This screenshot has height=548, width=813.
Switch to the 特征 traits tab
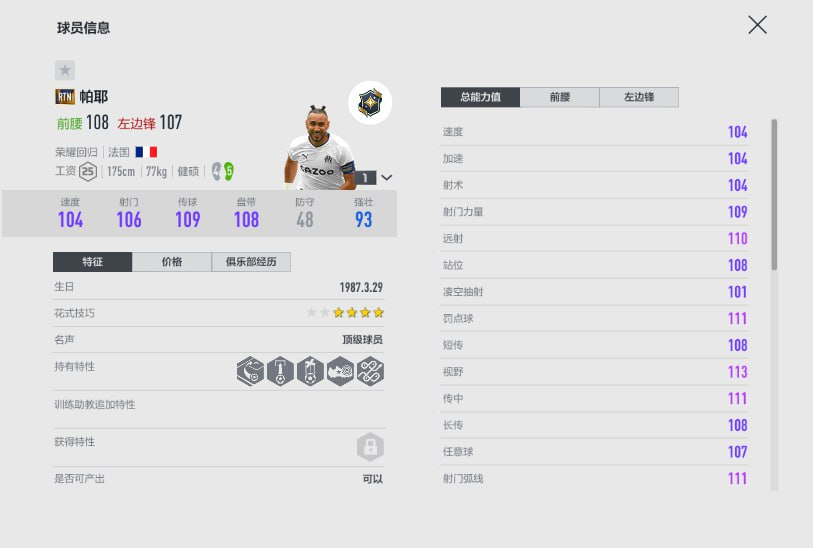[92, 262]
